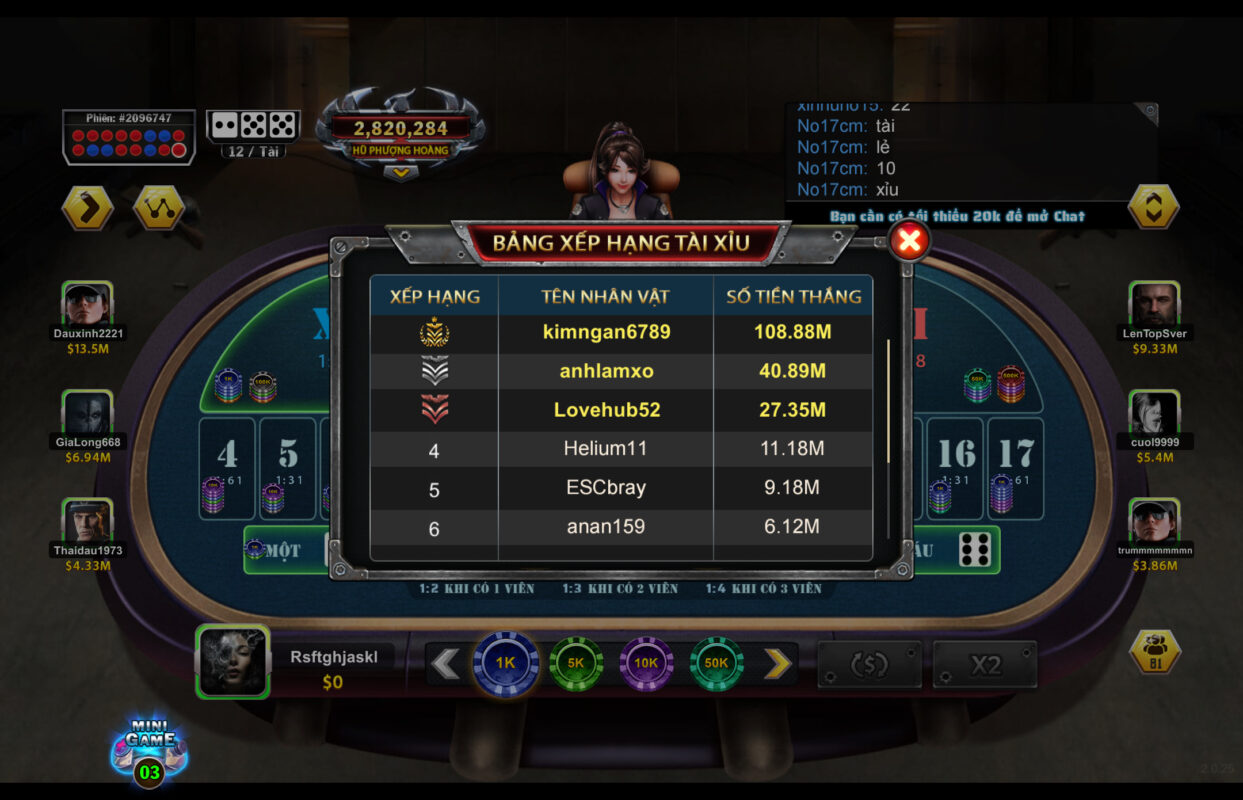
Task: Select the Helium11 leaderboard row
Action: tap(620, 449)
